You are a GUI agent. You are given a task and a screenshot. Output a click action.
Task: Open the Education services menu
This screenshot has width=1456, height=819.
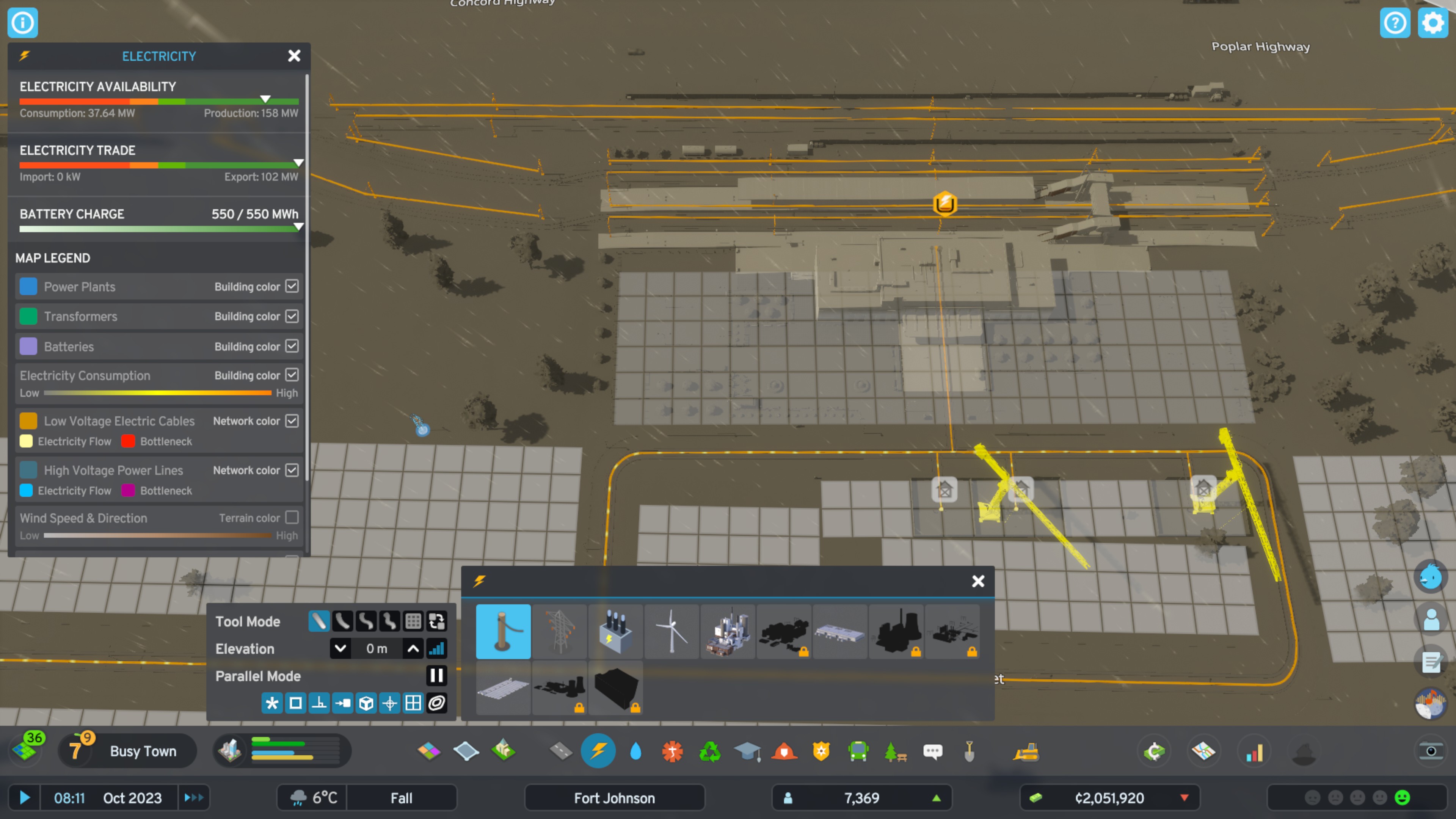pos(747,752)
